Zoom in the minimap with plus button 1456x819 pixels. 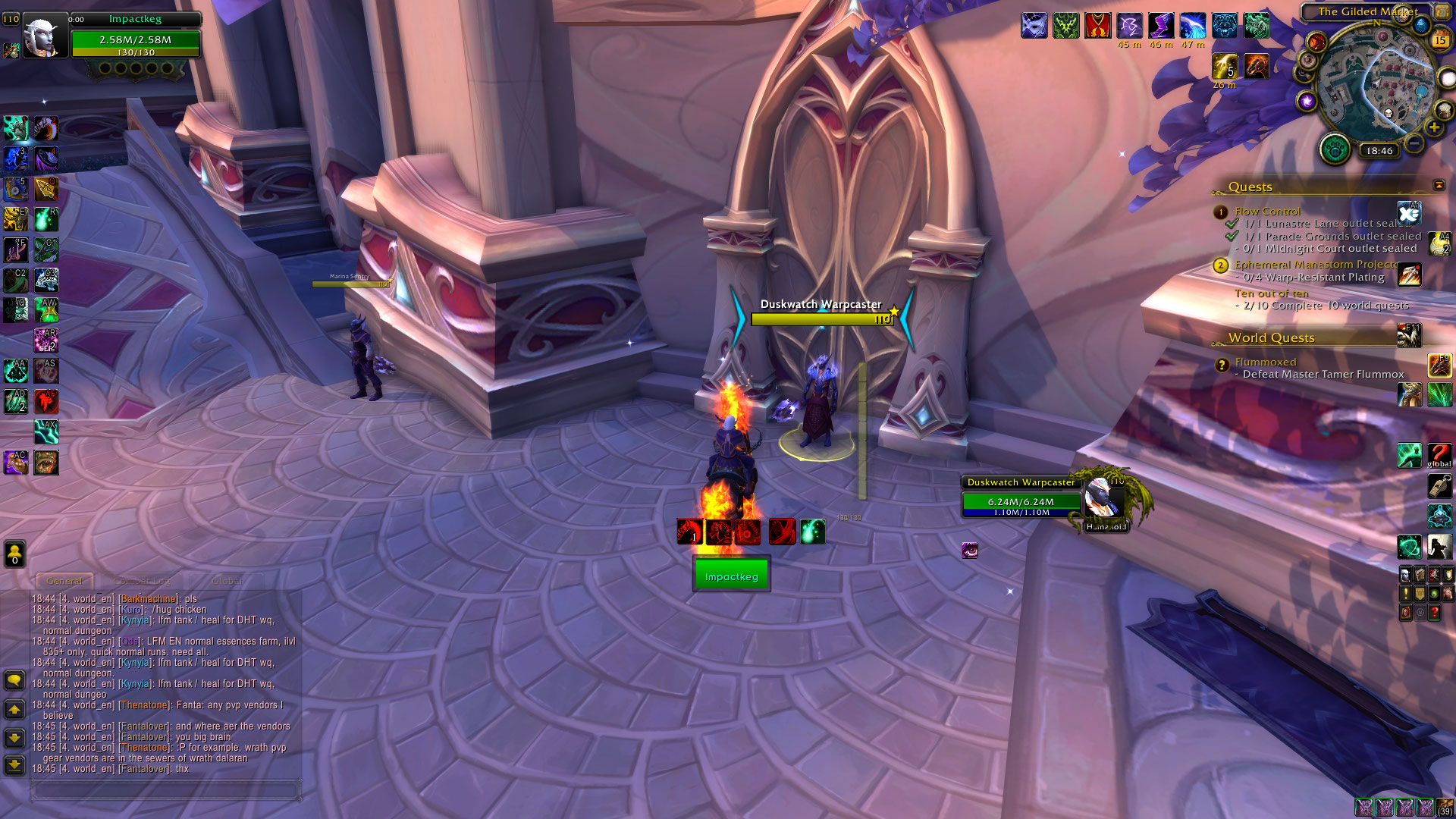[1434, 127]
